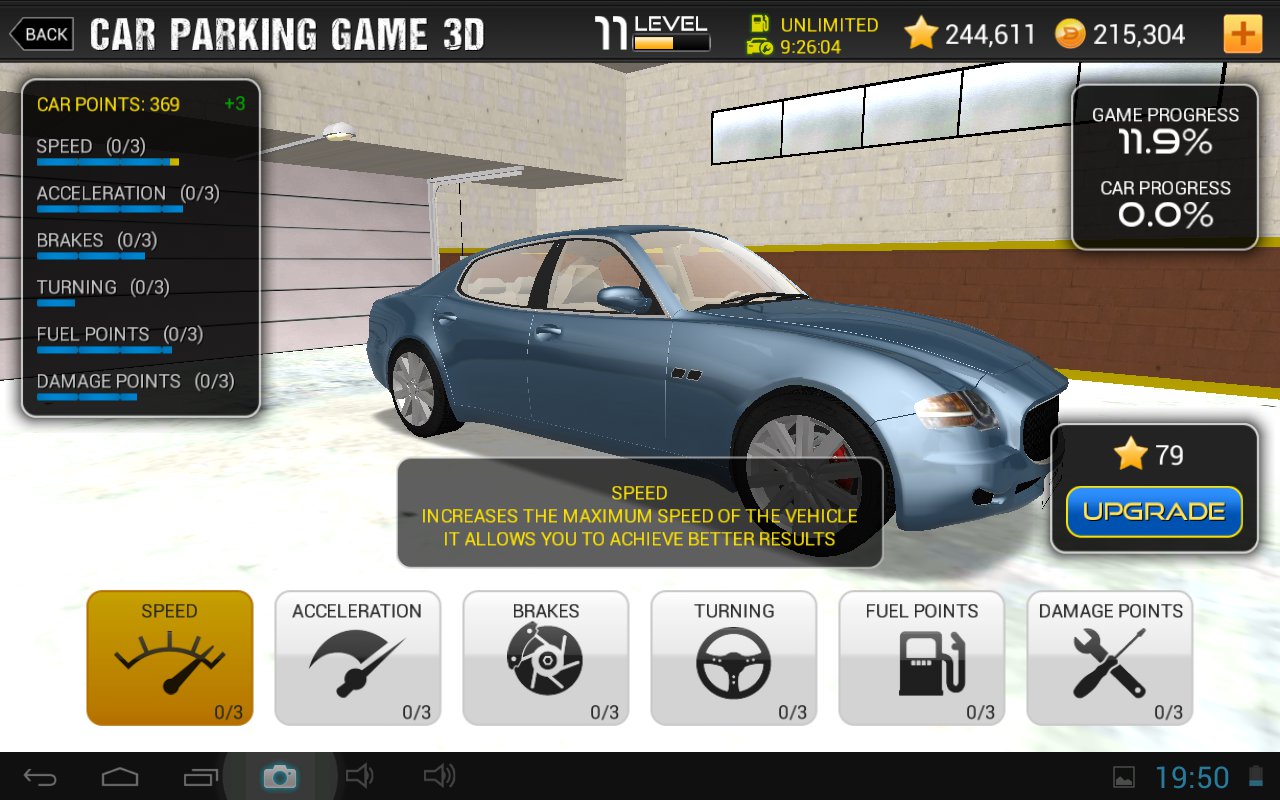This screenshot has height=800, width=1280.
Task: Click the orange plus to add coins
Action: [1242, 34]
